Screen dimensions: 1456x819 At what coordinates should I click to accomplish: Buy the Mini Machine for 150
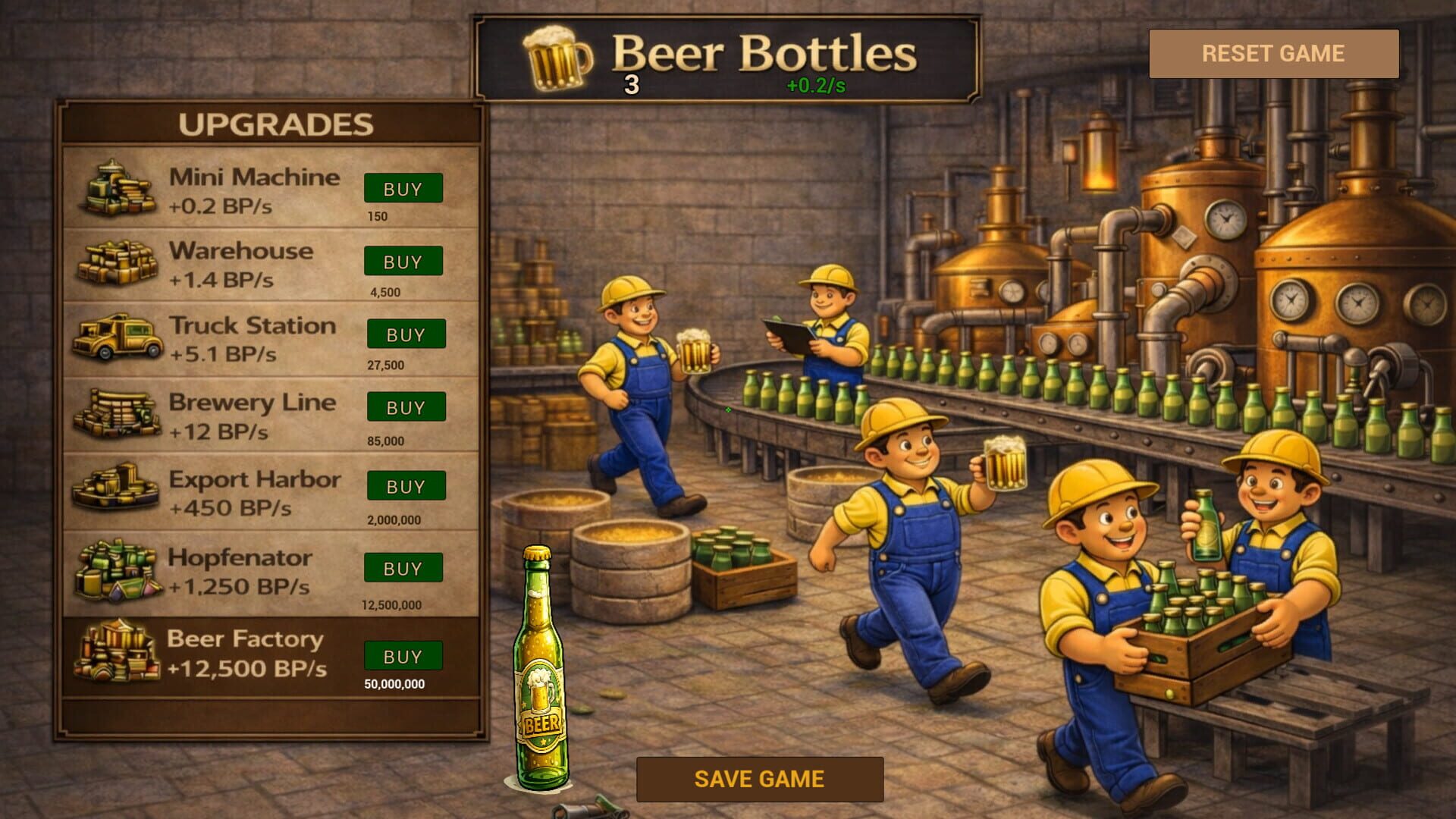(x=403, y=188)
